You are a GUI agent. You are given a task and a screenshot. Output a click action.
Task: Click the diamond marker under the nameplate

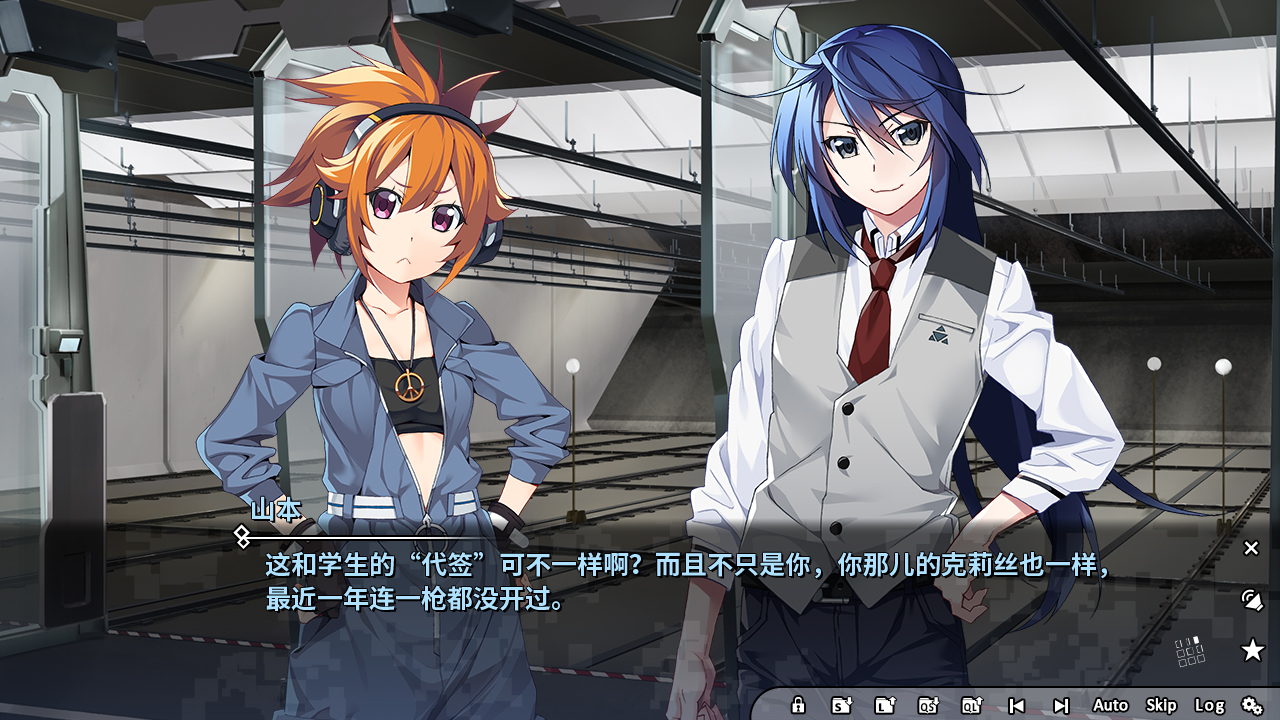(x=244, y=537)
